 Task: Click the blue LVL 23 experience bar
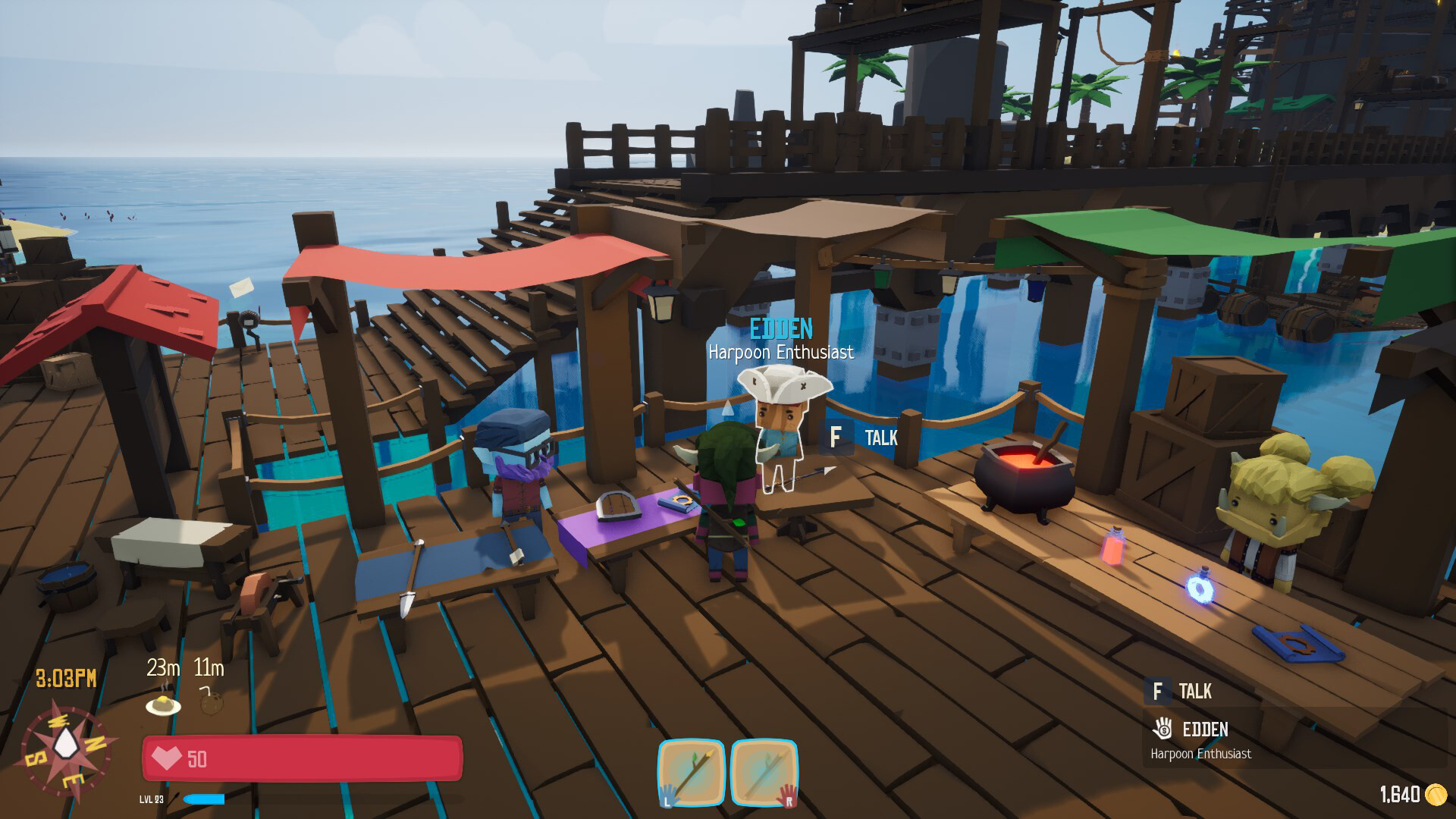point(203,798)
